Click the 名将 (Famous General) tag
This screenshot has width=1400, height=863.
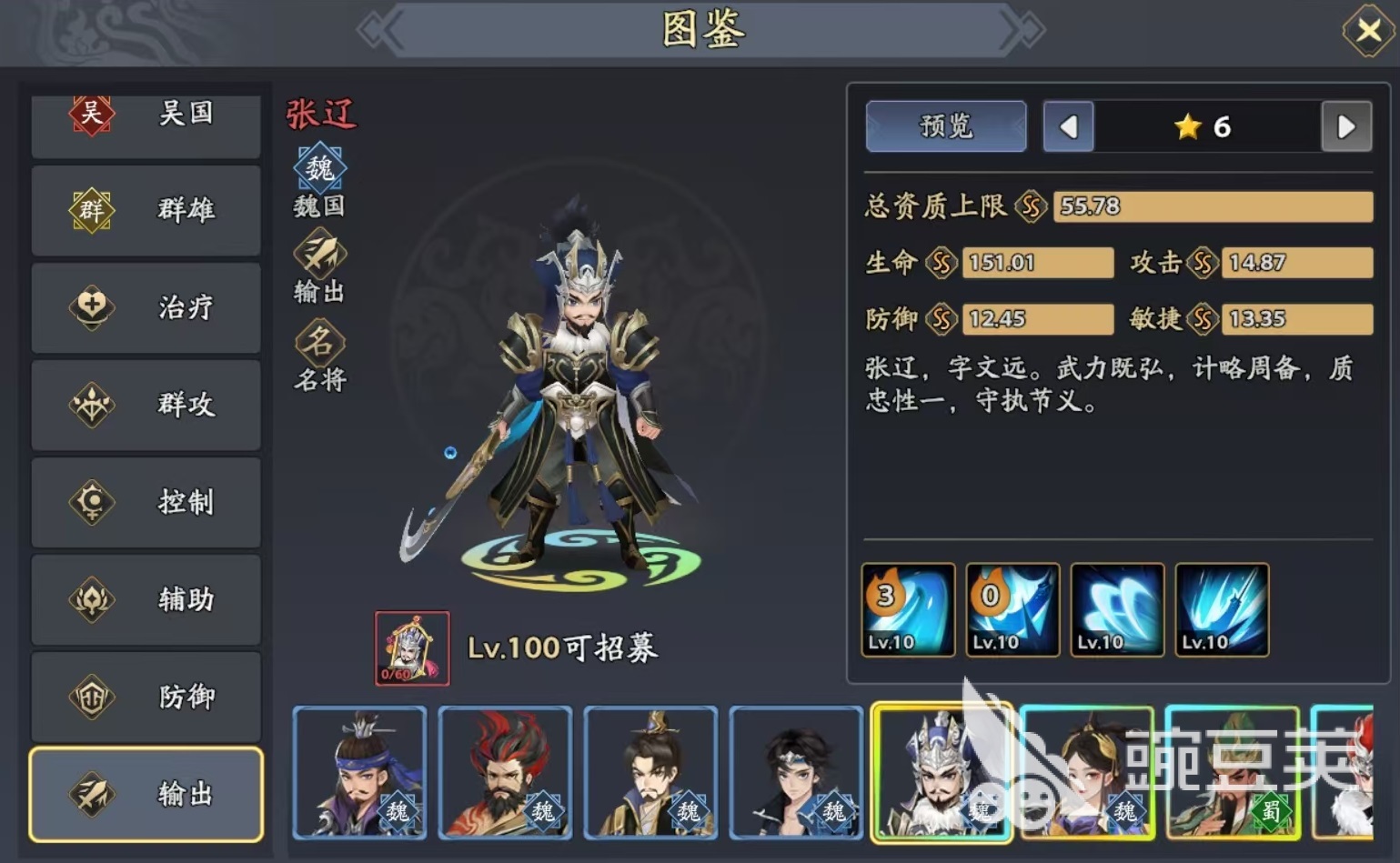[319, 346]
